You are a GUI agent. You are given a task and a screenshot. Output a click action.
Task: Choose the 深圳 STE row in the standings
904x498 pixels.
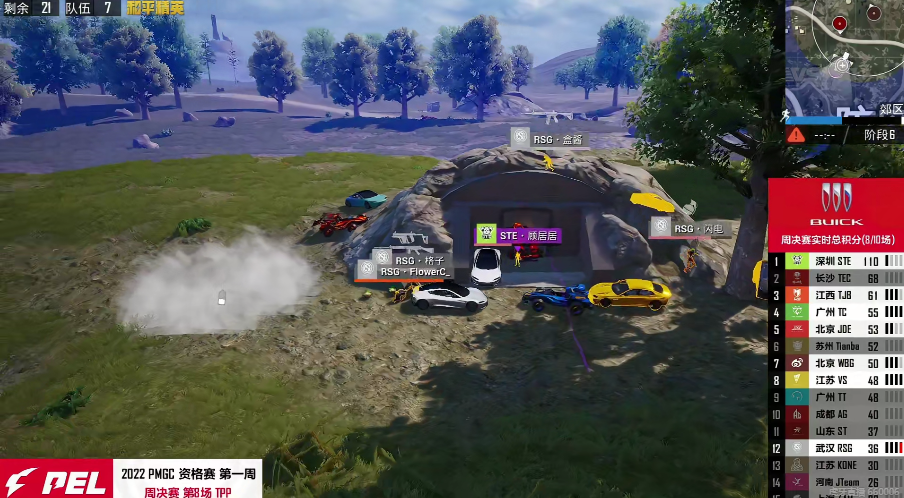click(x=836, y=261)
